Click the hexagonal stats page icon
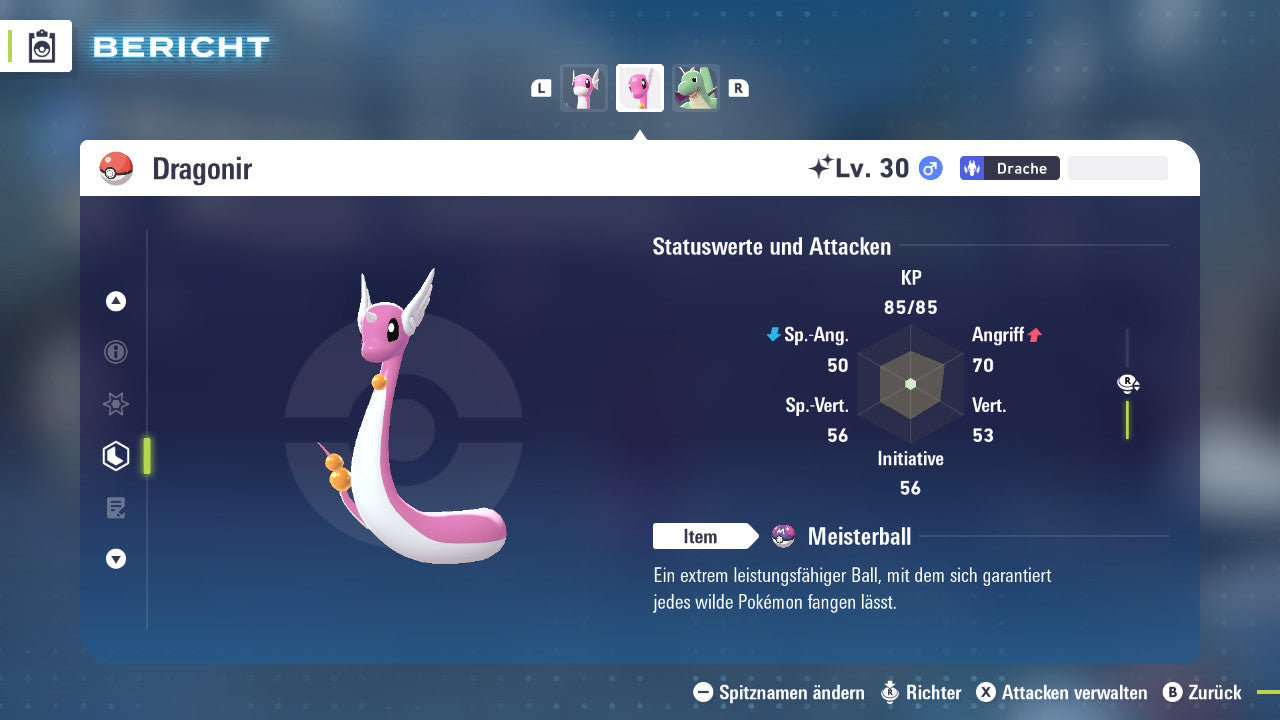1280x720 pixels. pos(115,456)
